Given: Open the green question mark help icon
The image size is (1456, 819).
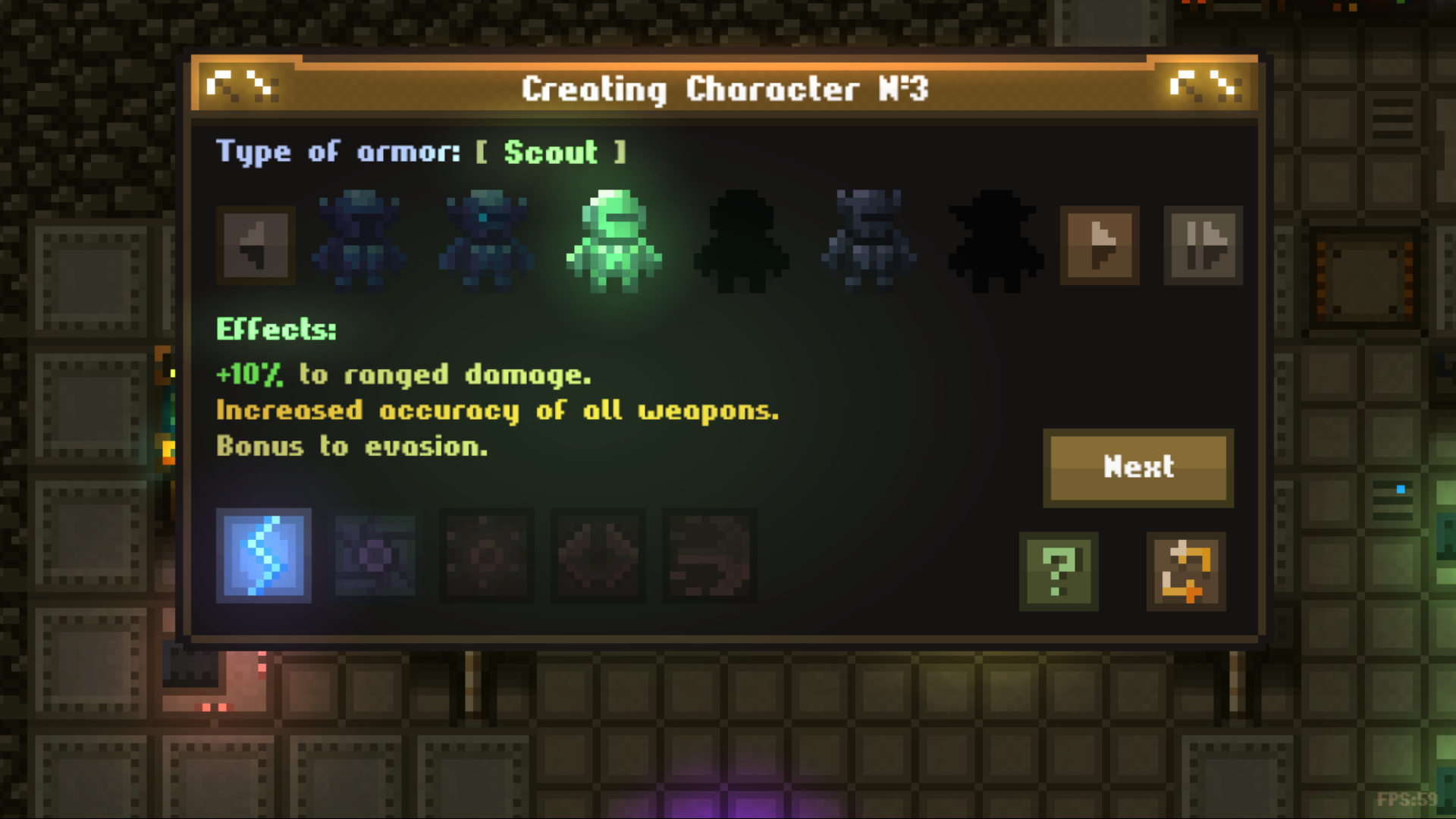Looking at the screenshot, I should [1059, 572].
